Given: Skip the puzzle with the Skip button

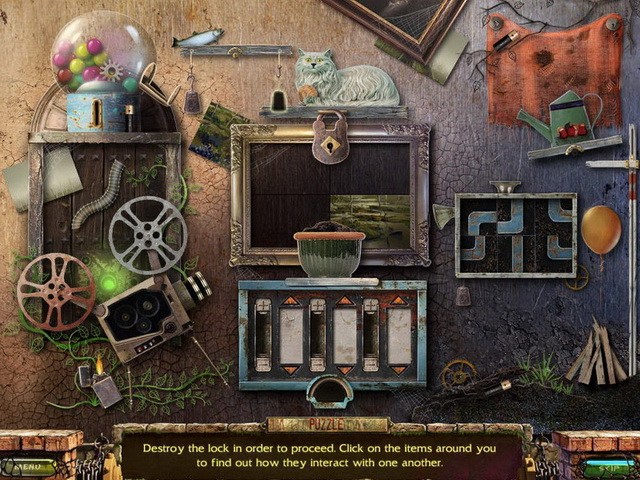Looking at the screenshot, I should click(x=606, y=465).
